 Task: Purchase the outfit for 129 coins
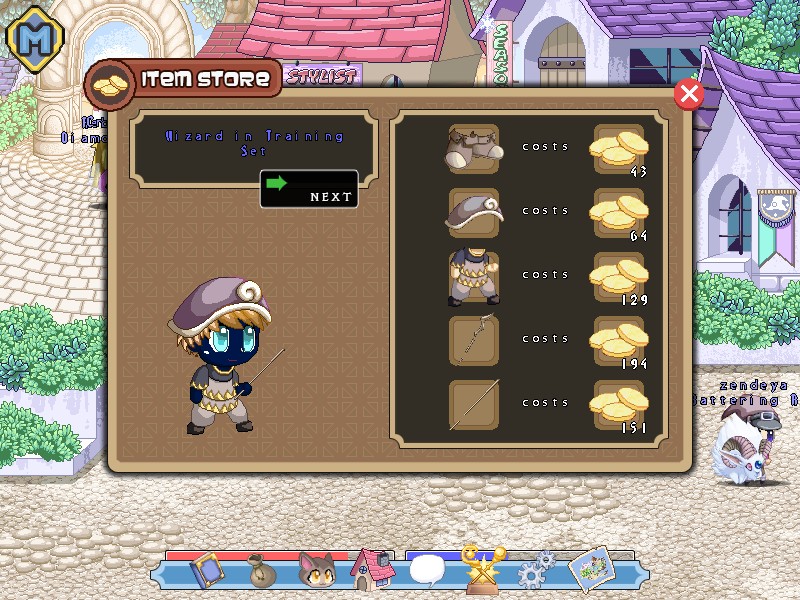619,277
